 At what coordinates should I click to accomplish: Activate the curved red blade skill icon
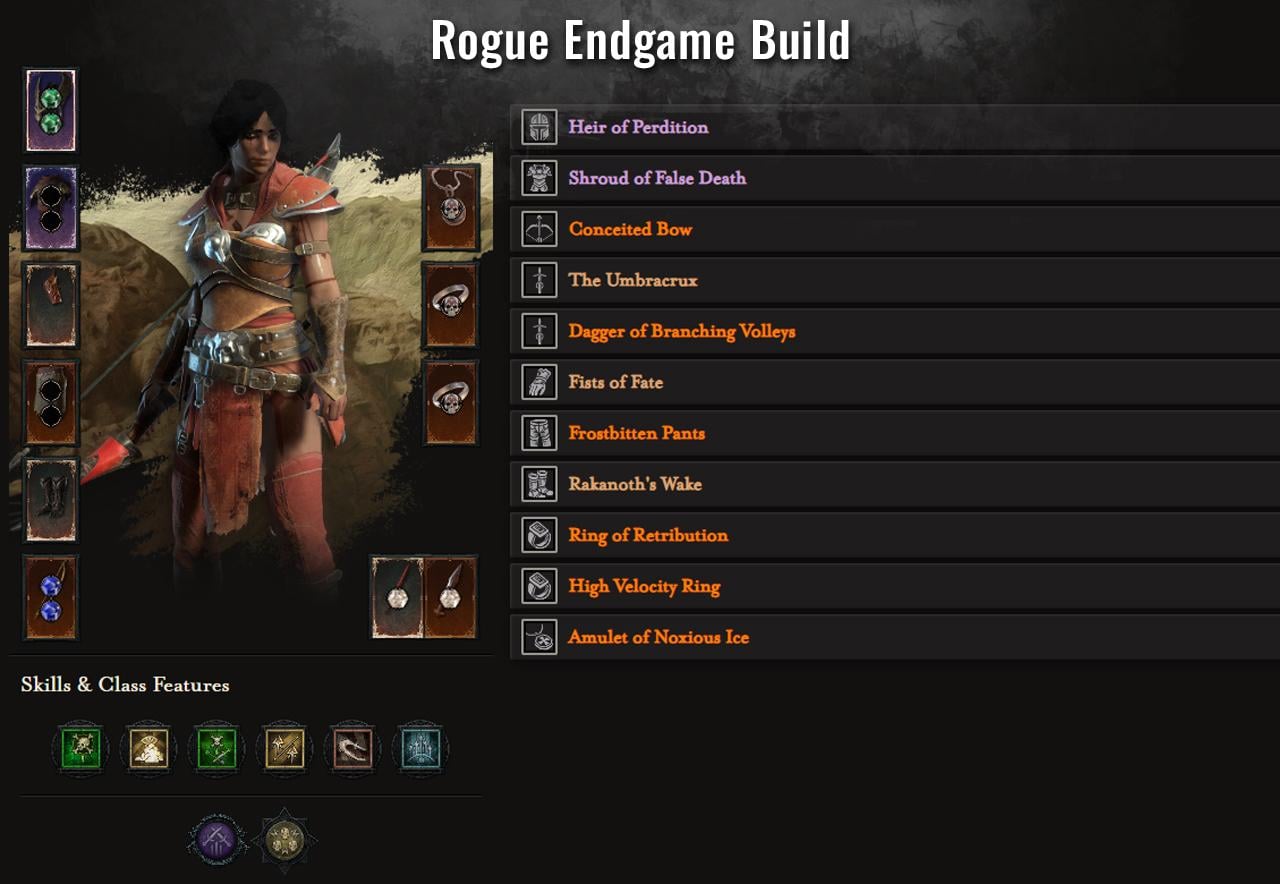(353, 747)
